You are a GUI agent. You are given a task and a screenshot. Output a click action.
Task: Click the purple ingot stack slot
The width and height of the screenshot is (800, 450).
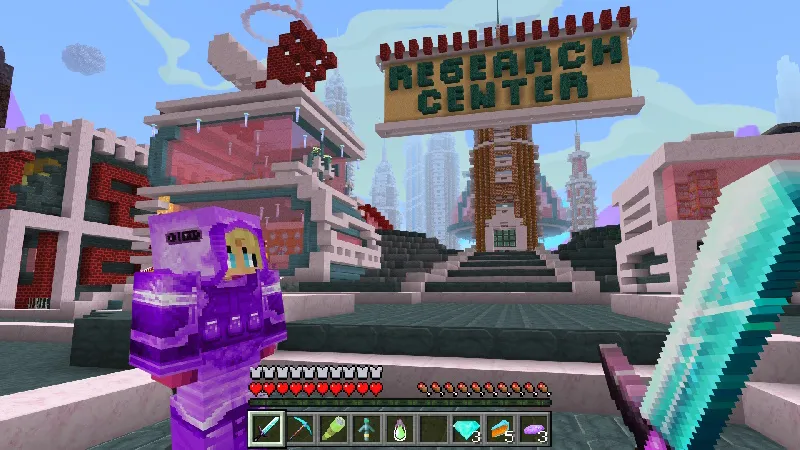[x=535, y=429]
